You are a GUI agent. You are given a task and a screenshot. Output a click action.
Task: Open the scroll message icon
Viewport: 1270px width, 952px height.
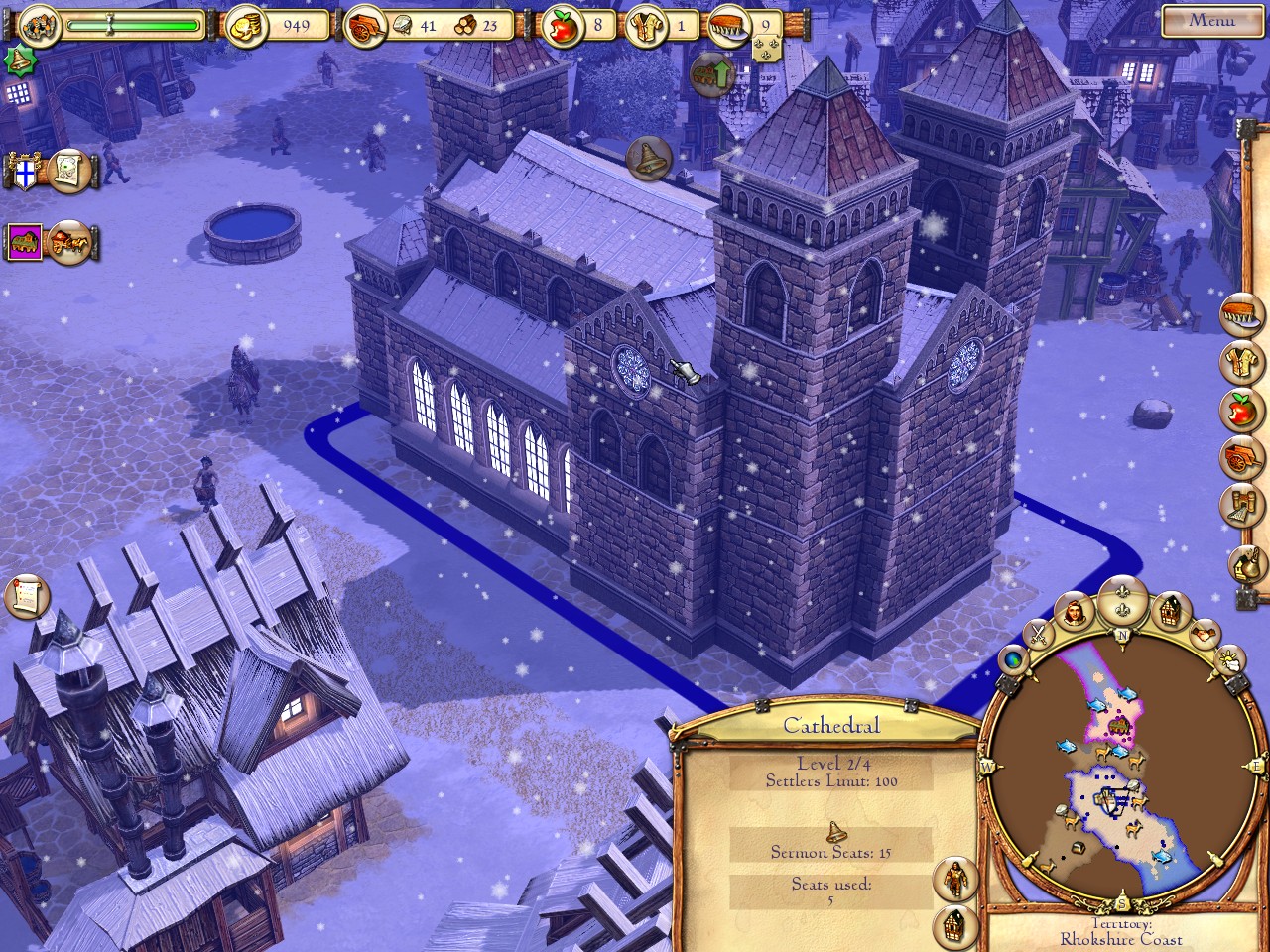[x=26, y=595]
